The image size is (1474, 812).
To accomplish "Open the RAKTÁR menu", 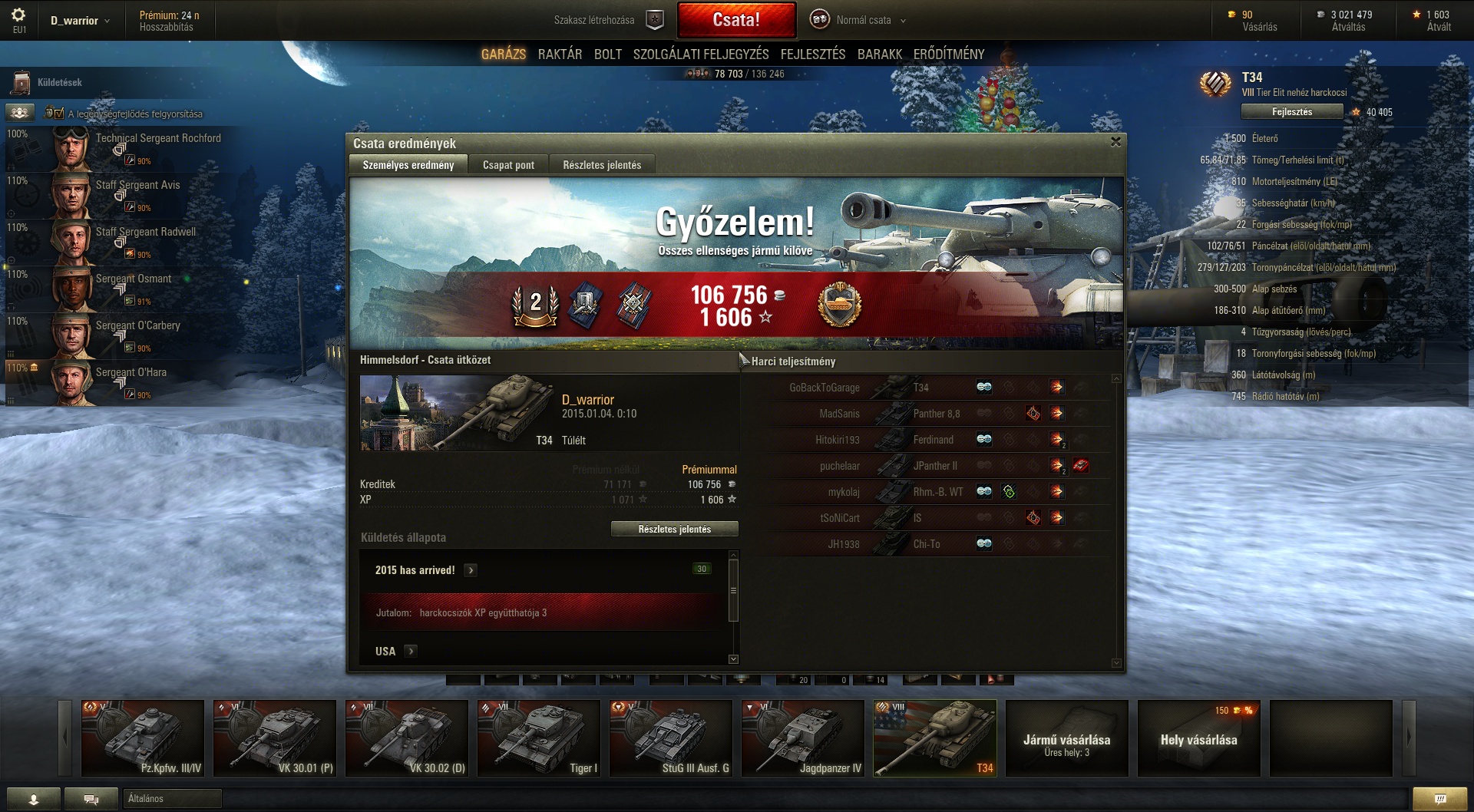I will pos(560,54).
